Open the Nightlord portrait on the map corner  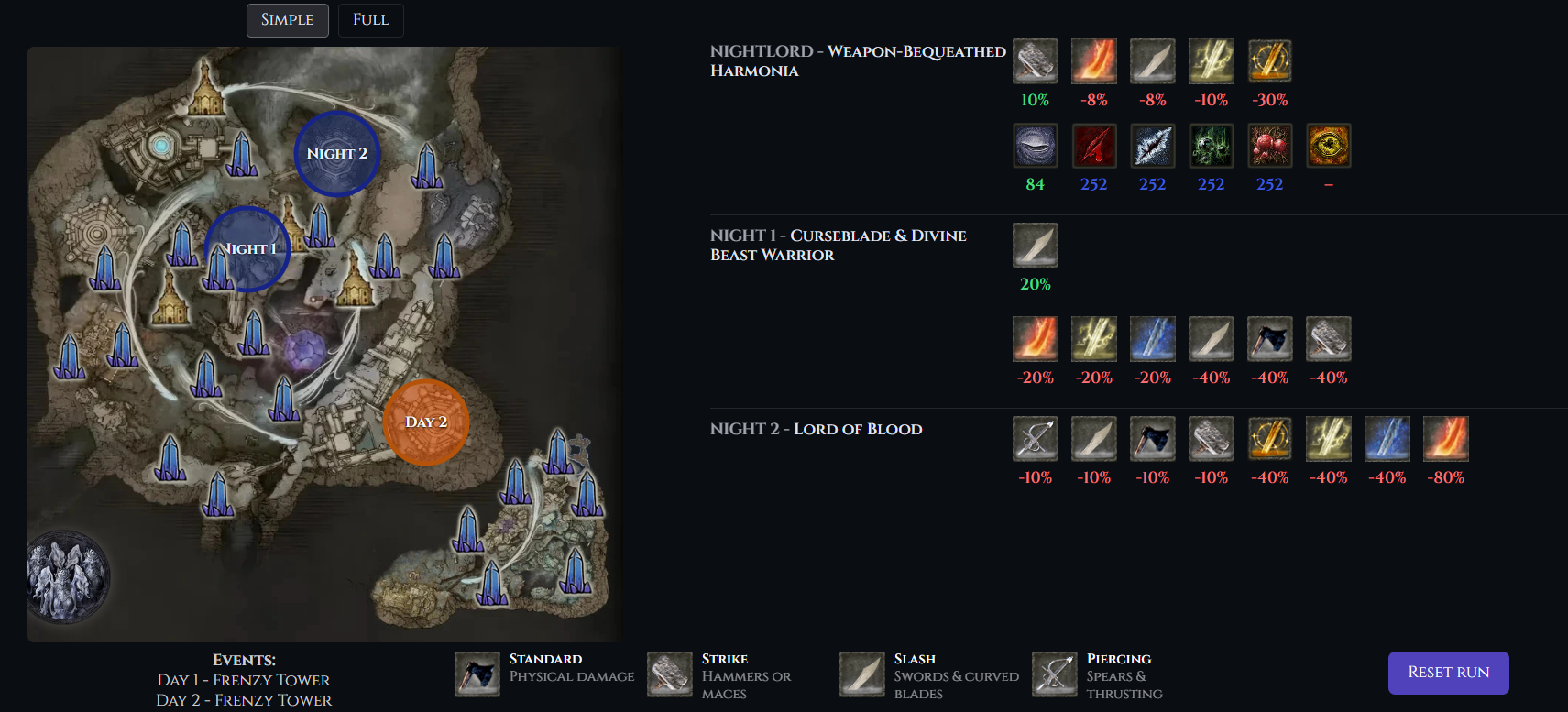[68, 577]
